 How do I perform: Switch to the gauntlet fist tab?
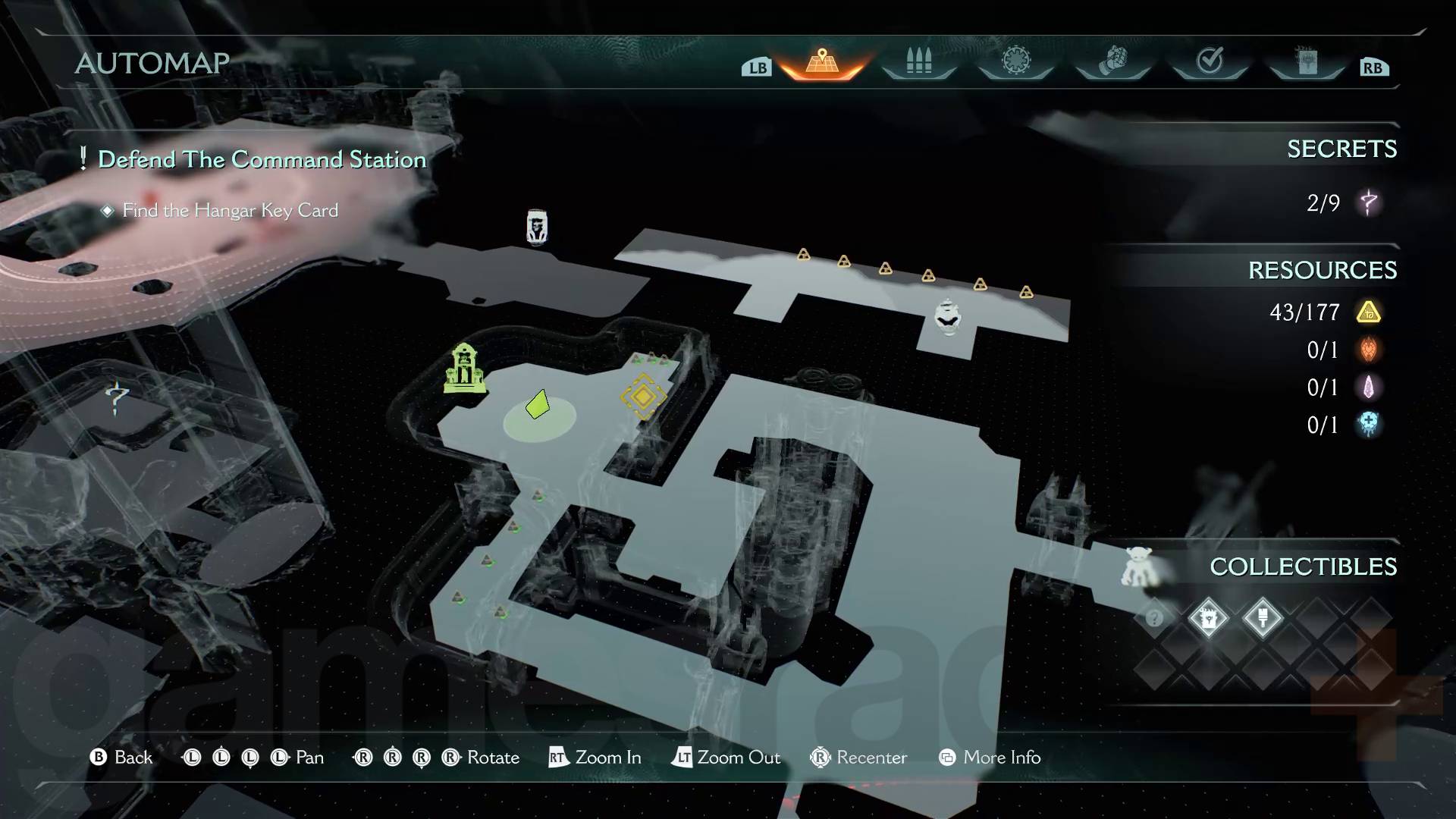click(x=1112, y=61)
